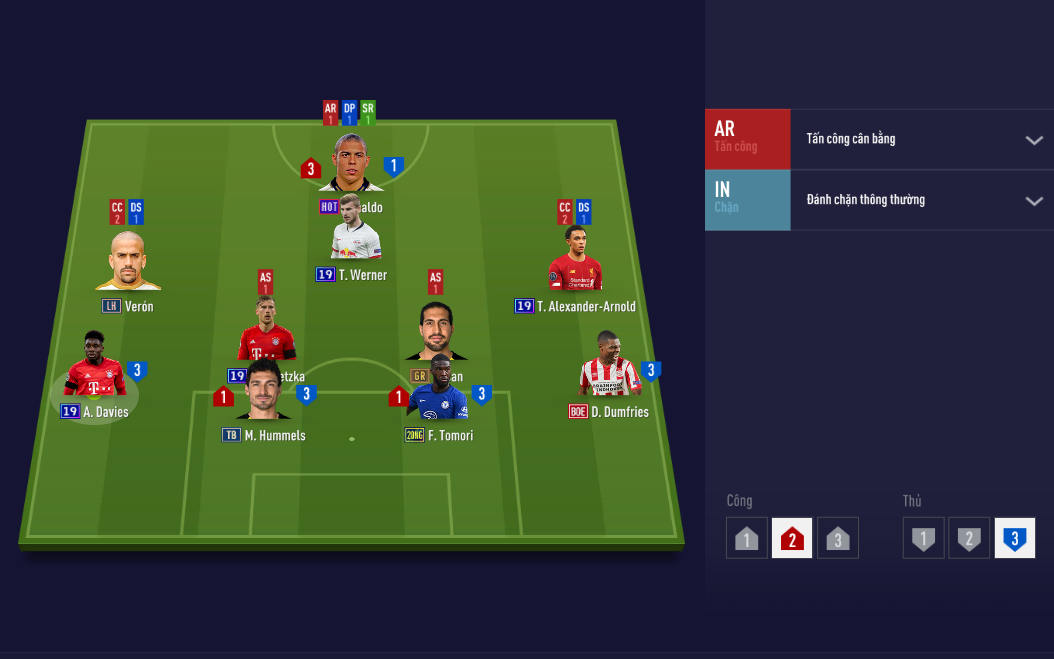This screenshot has height=659, width=1054.
Task: Select Verón on the left wing
Action: 127,262
